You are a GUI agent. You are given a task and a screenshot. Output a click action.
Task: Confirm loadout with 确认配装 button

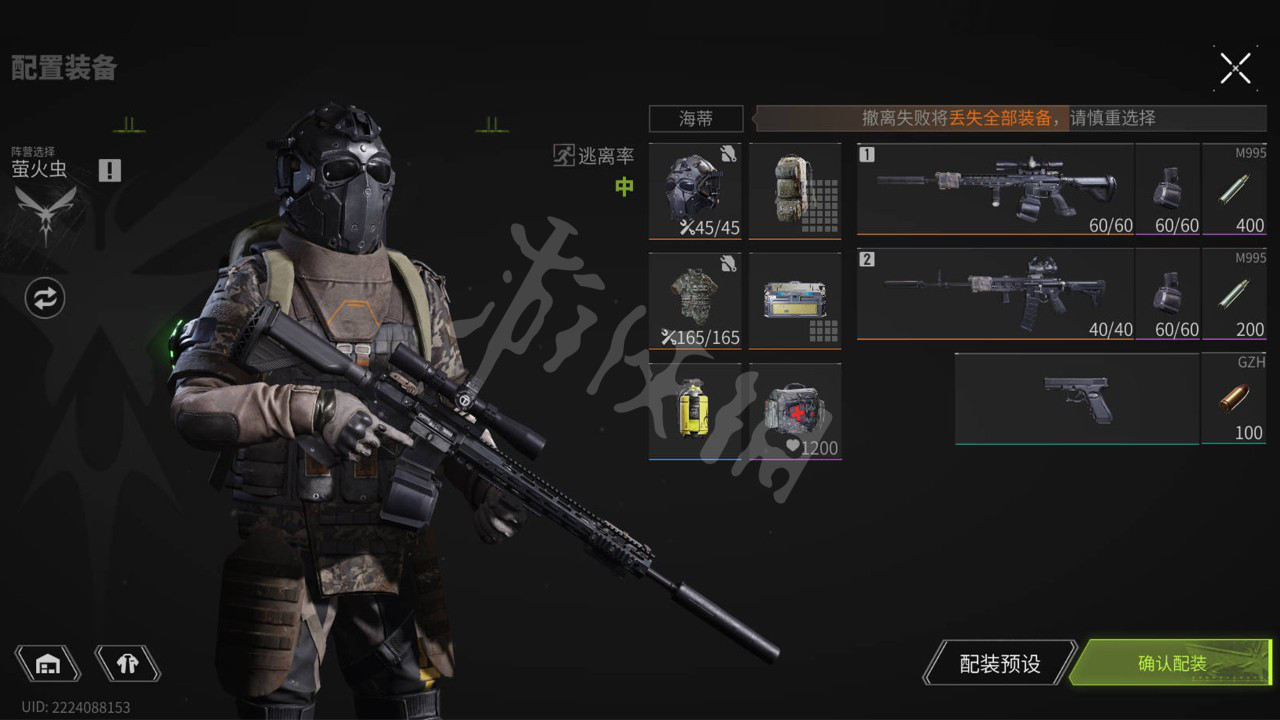pyautogui.click(x=1172, y=663)
